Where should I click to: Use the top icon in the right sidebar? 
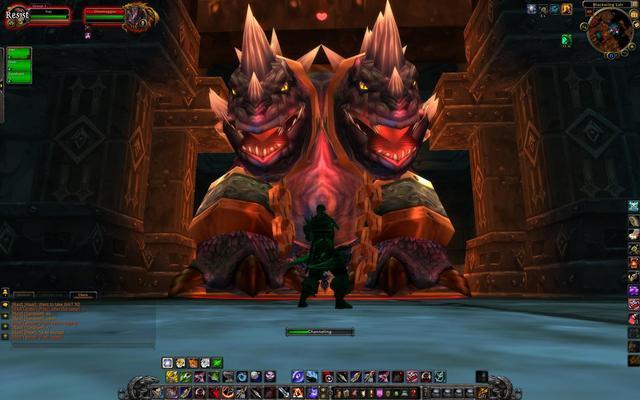[x=633, y=205]
